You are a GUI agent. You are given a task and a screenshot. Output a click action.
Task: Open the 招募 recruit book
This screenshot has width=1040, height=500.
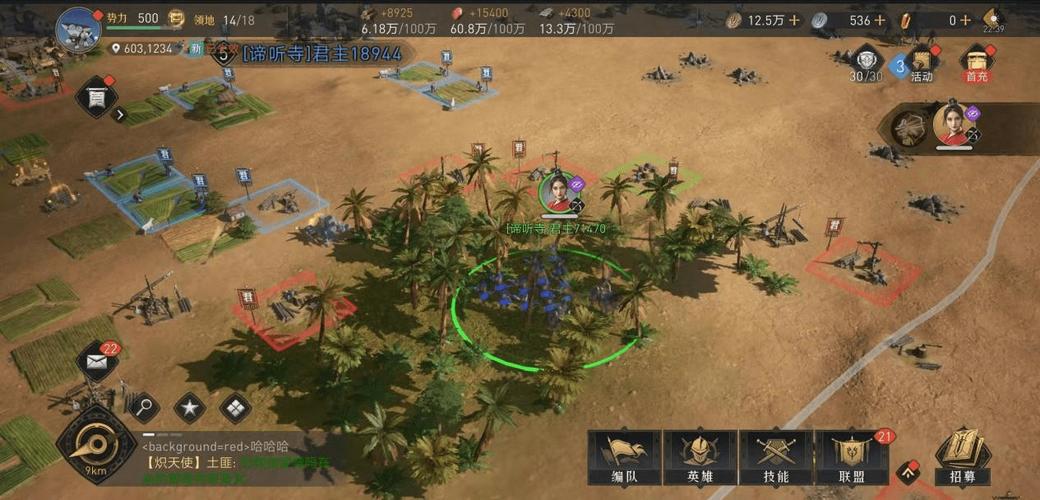[962, 458]
